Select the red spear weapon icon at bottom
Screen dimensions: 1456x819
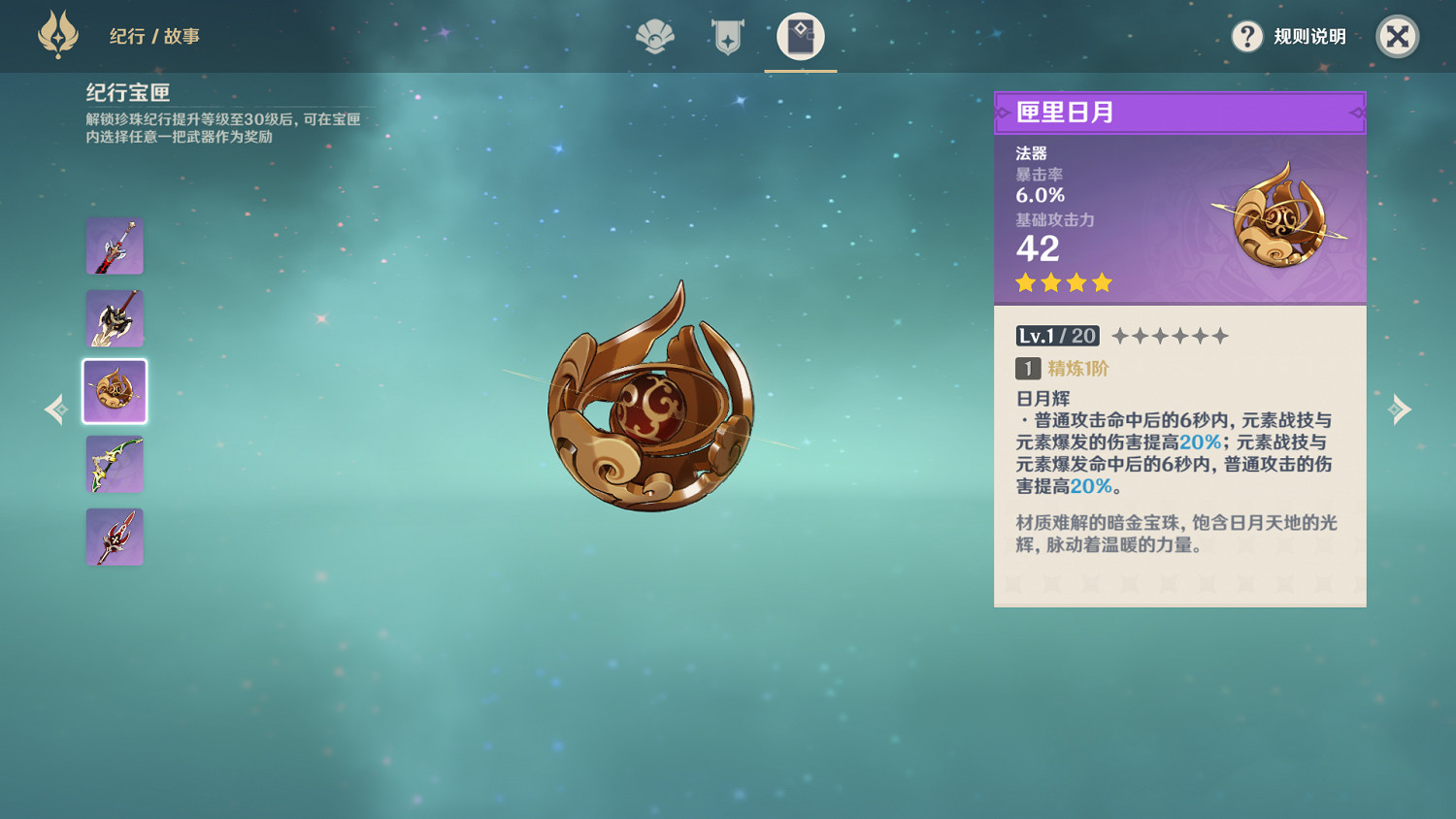[114, 537]
